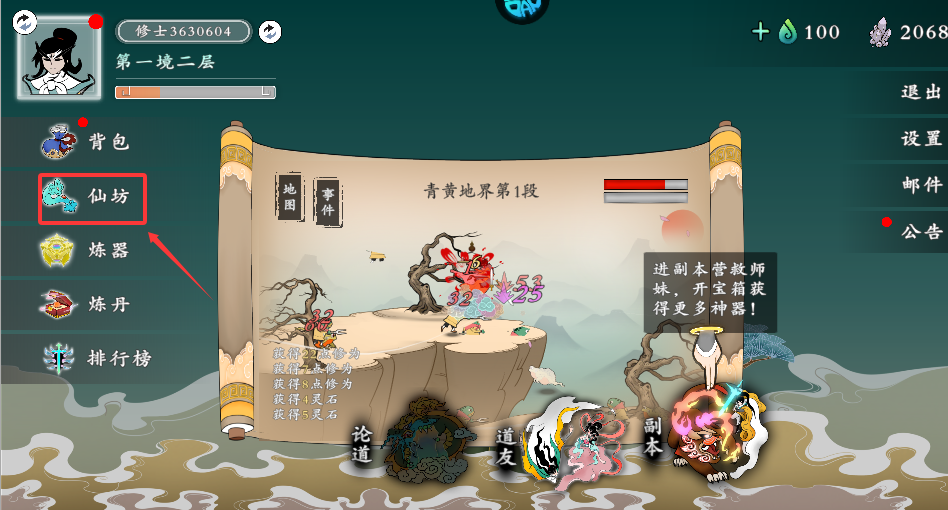Add more droplet currency with plus button
This screenshot has height=510, width=948.
[x=760, y=32]
